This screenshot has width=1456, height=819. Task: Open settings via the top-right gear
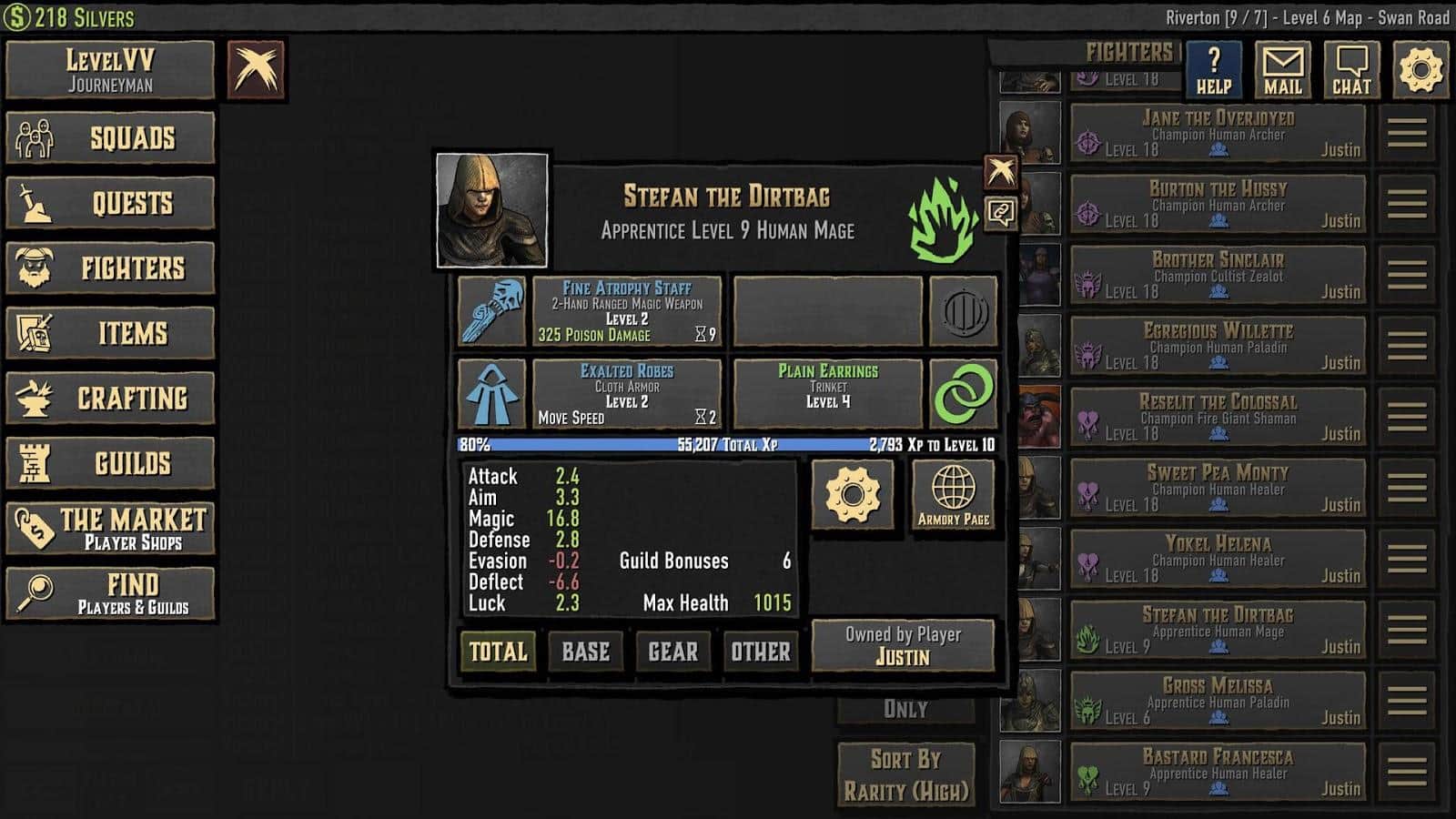1421,70
